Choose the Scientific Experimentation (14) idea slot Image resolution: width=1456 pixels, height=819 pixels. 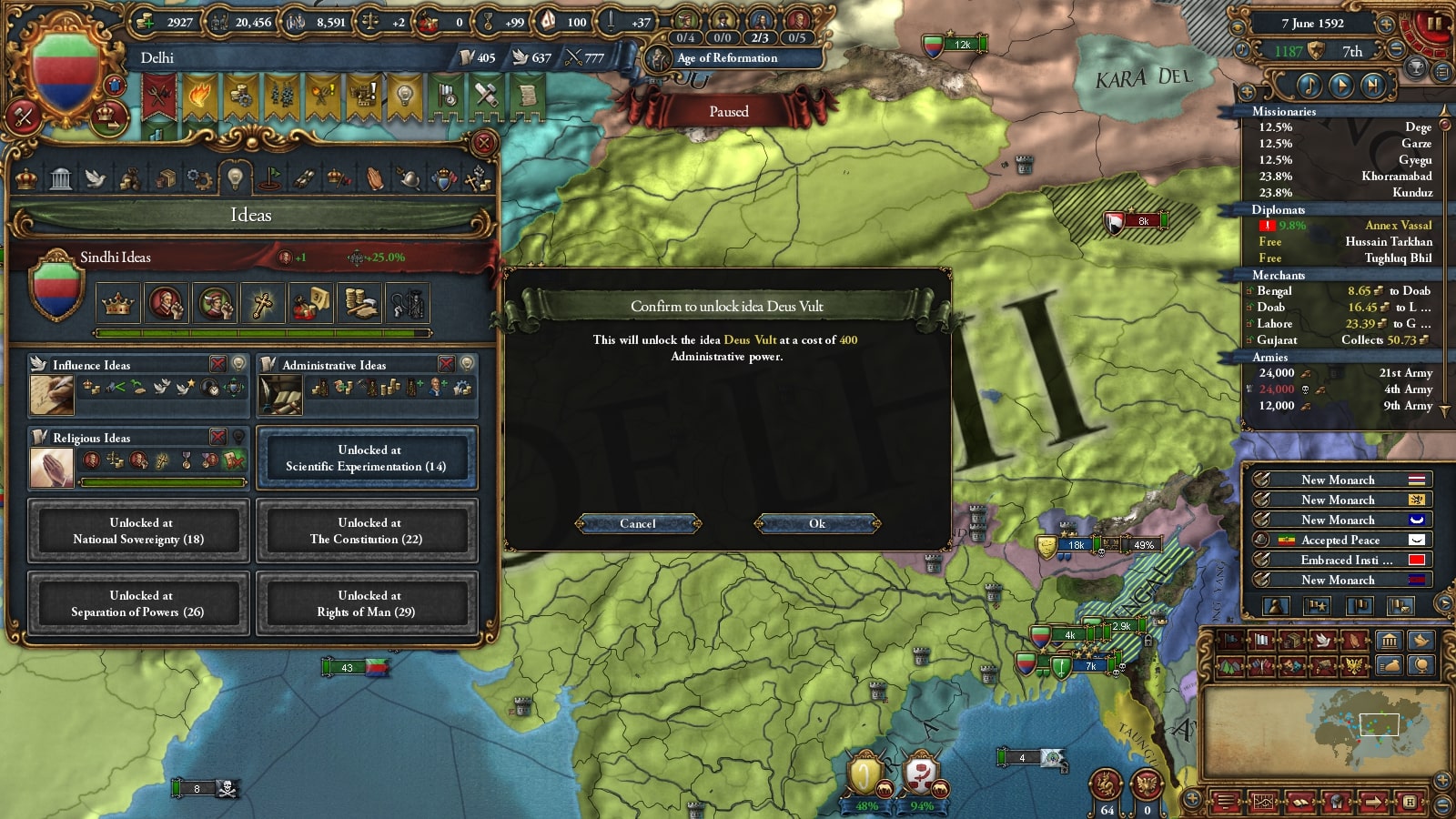click(367, 458)
